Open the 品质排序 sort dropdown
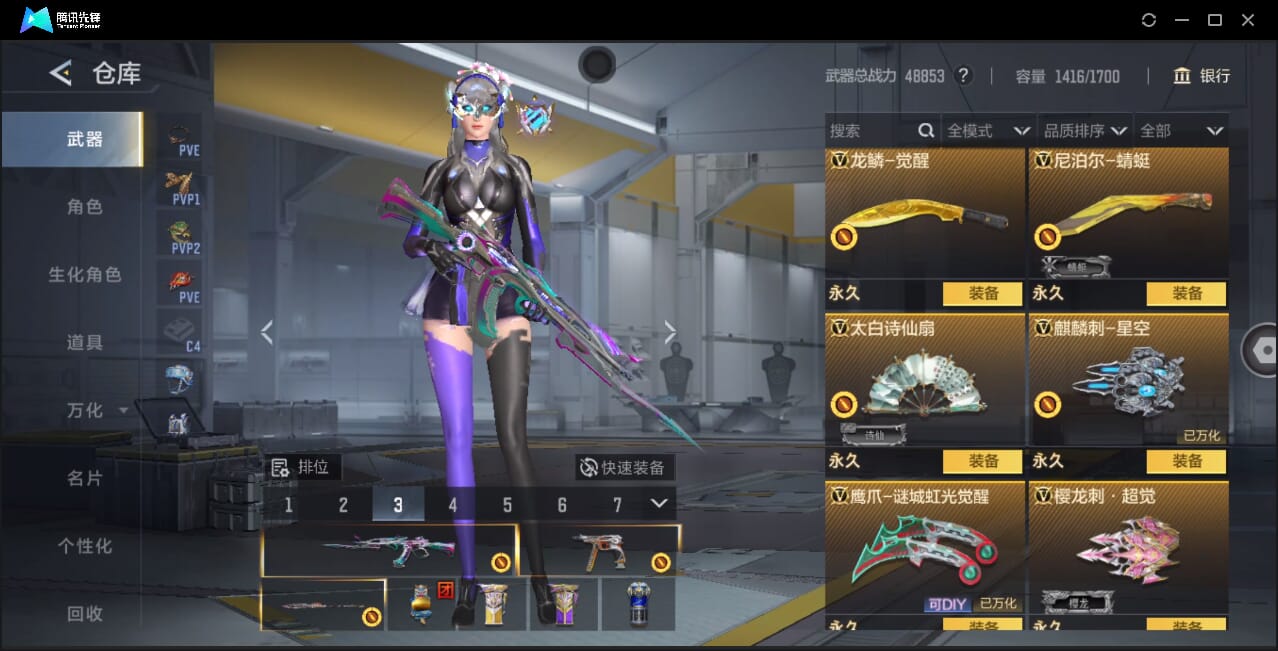1278x651 pixels. 1086,131
